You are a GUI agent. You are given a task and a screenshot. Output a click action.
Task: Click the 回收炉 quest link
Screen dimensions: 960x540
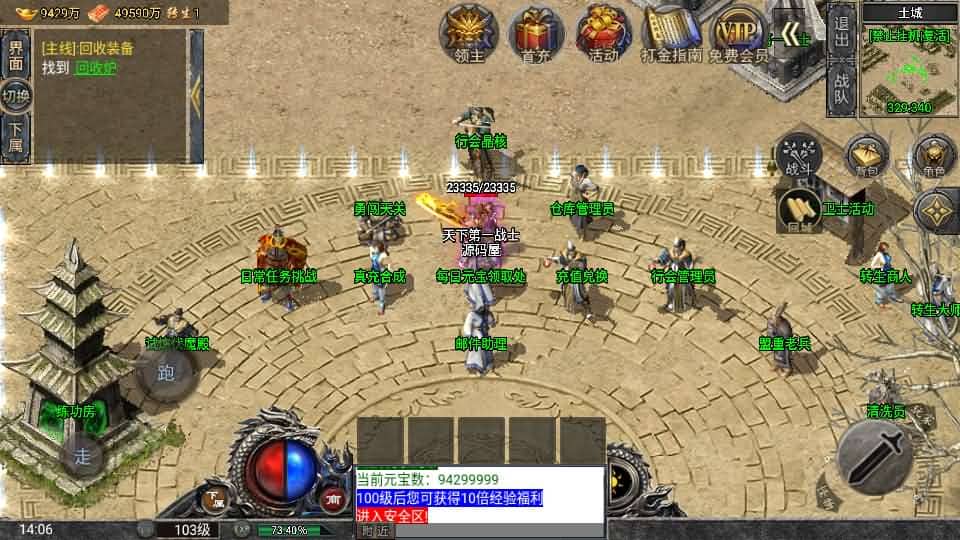97,68
